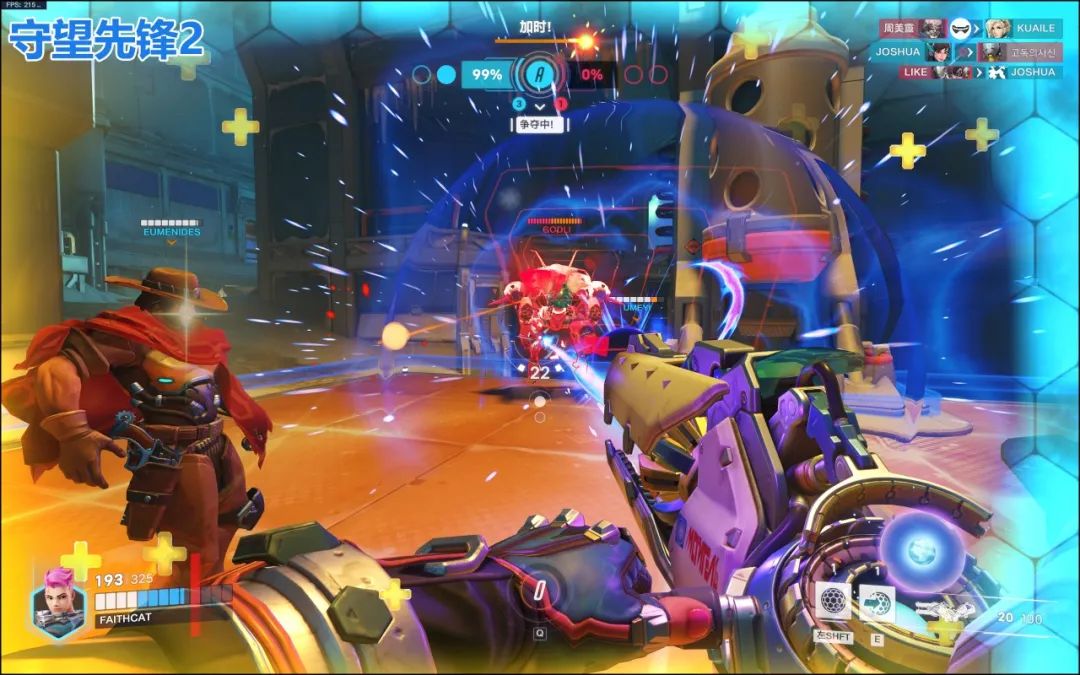The height and width of the screenshot is (675, 1080).
Task: Click the objective point A indicator
Action: click(x=540, y=74)
